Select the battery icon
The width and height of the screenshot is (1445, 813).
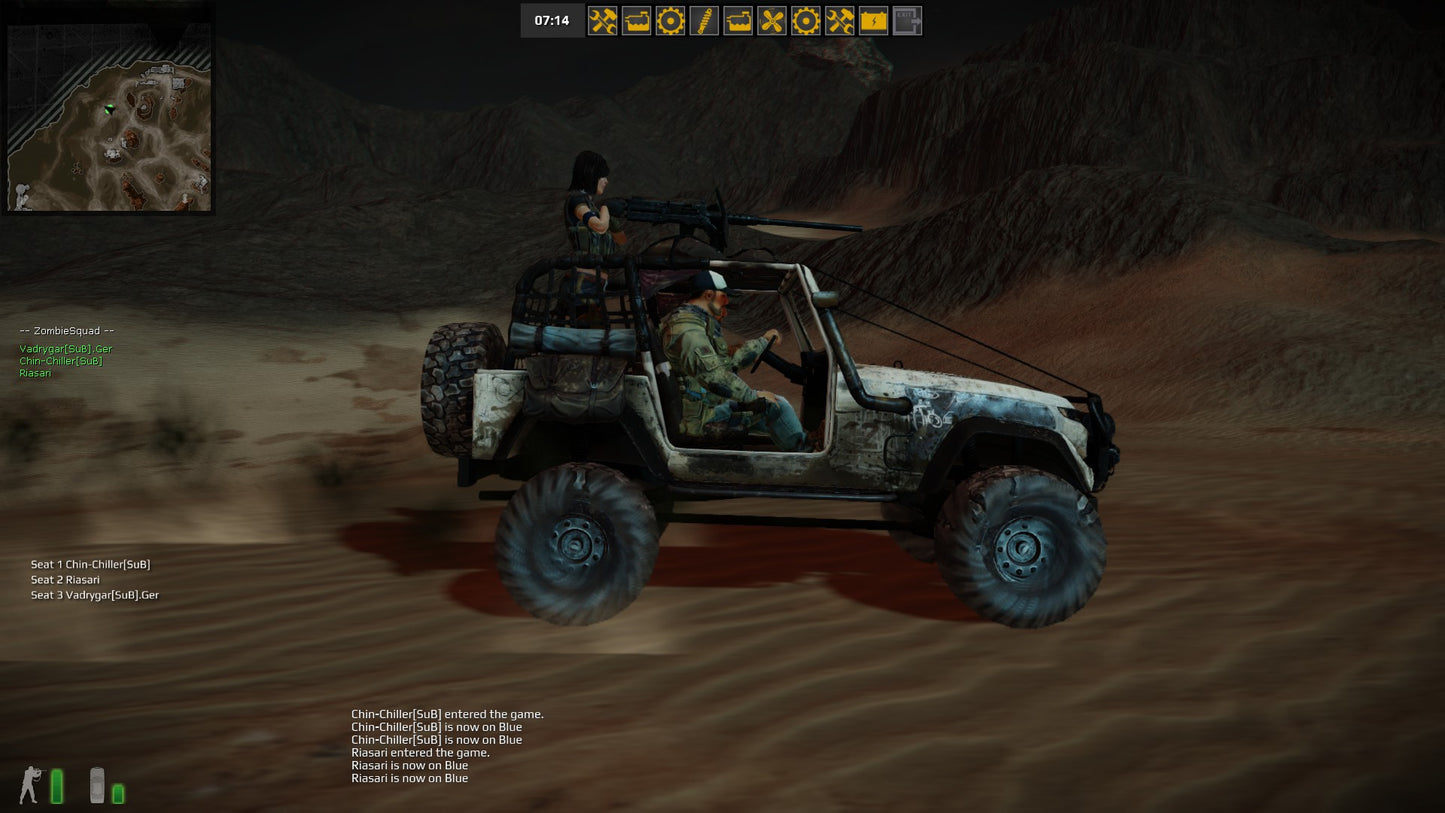tap(873, 21)
